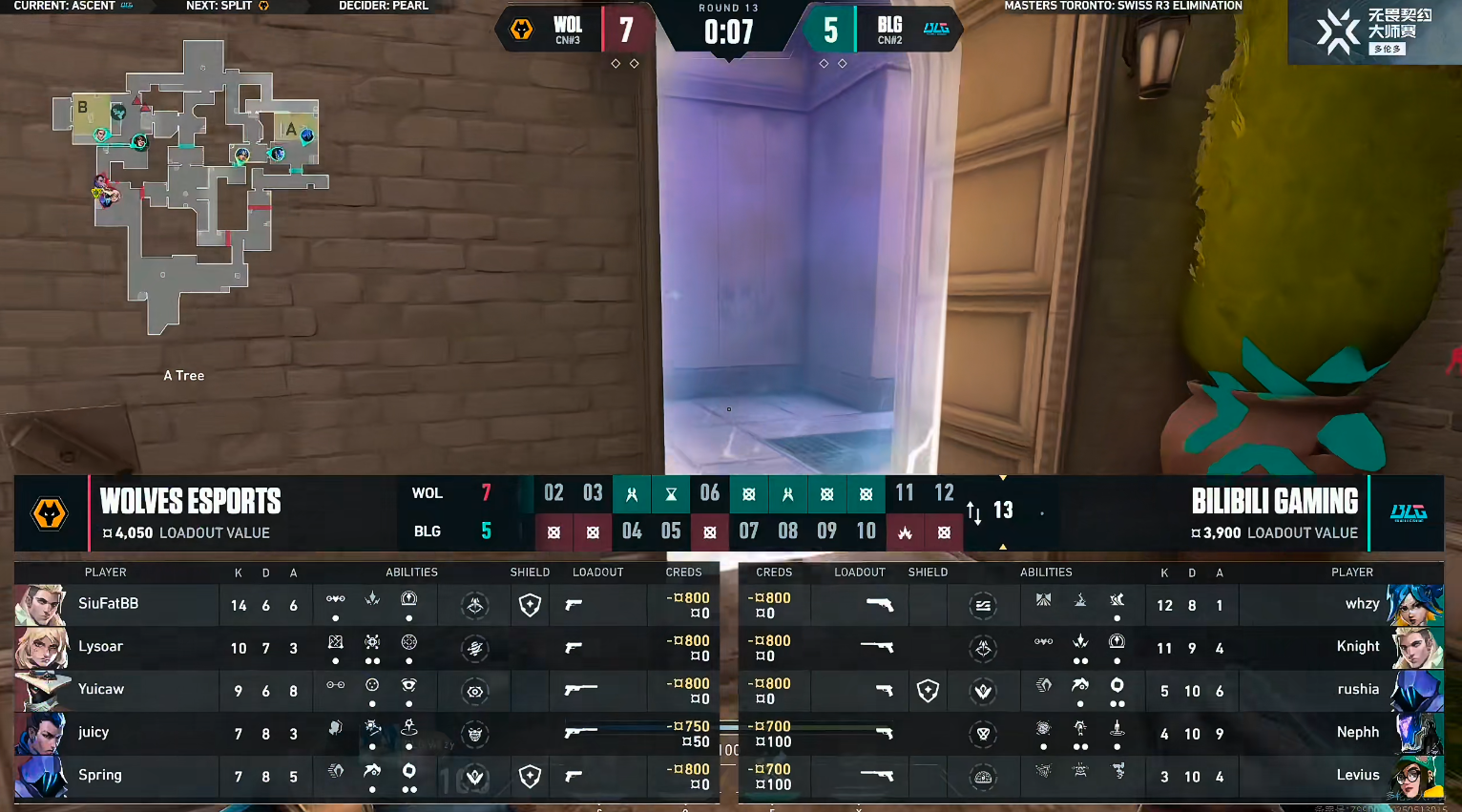Image resolution: width=1462 pixels, height=812 pixels.
Task: Select round 06 in the round timeline
Action: coord(709,492)
